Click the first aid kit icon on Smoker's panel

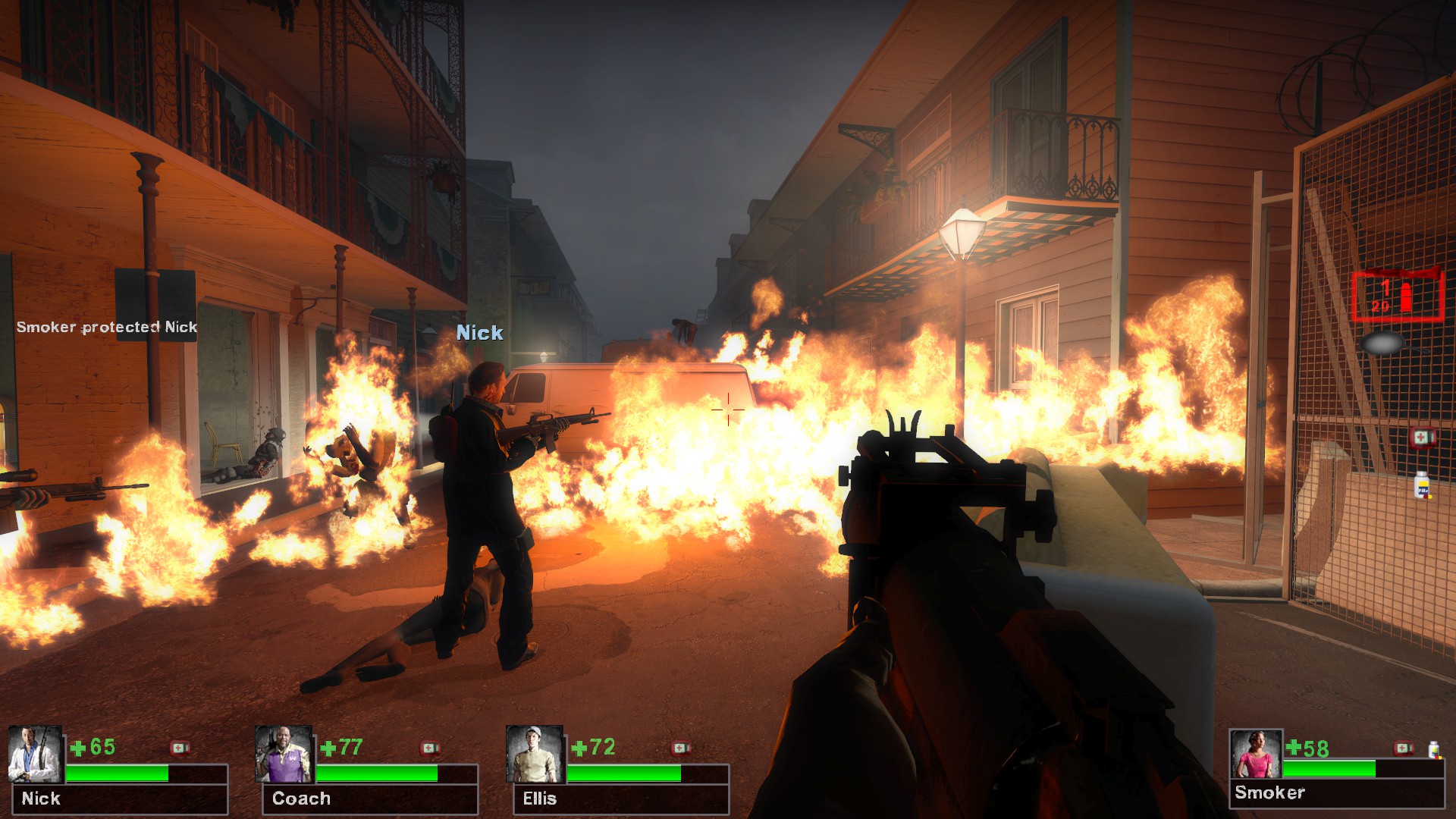pyautogui.click(x=1404, y=748)
